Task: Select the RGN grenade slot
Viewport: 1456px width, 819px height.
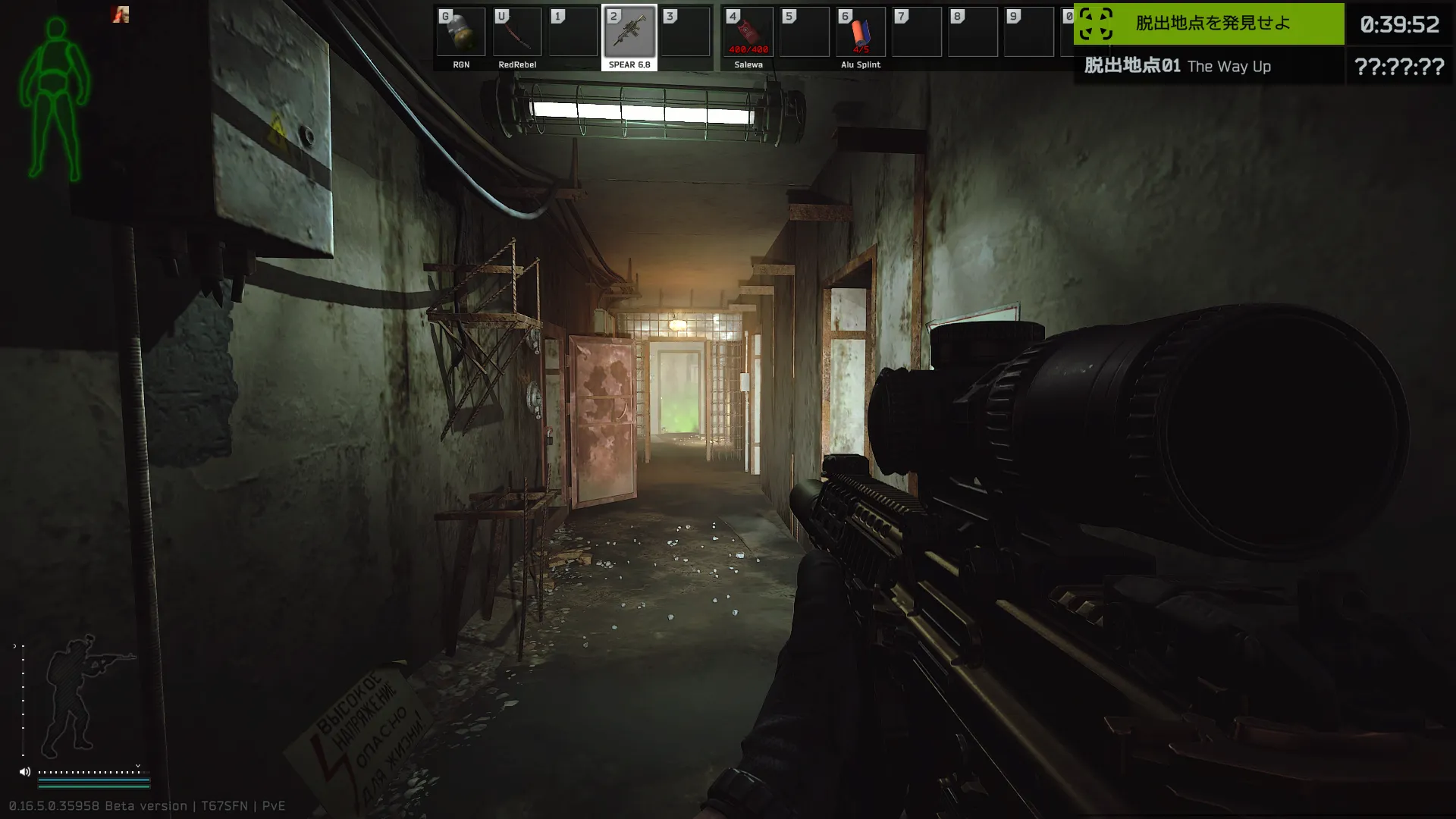Action: [x=461, y=33]
